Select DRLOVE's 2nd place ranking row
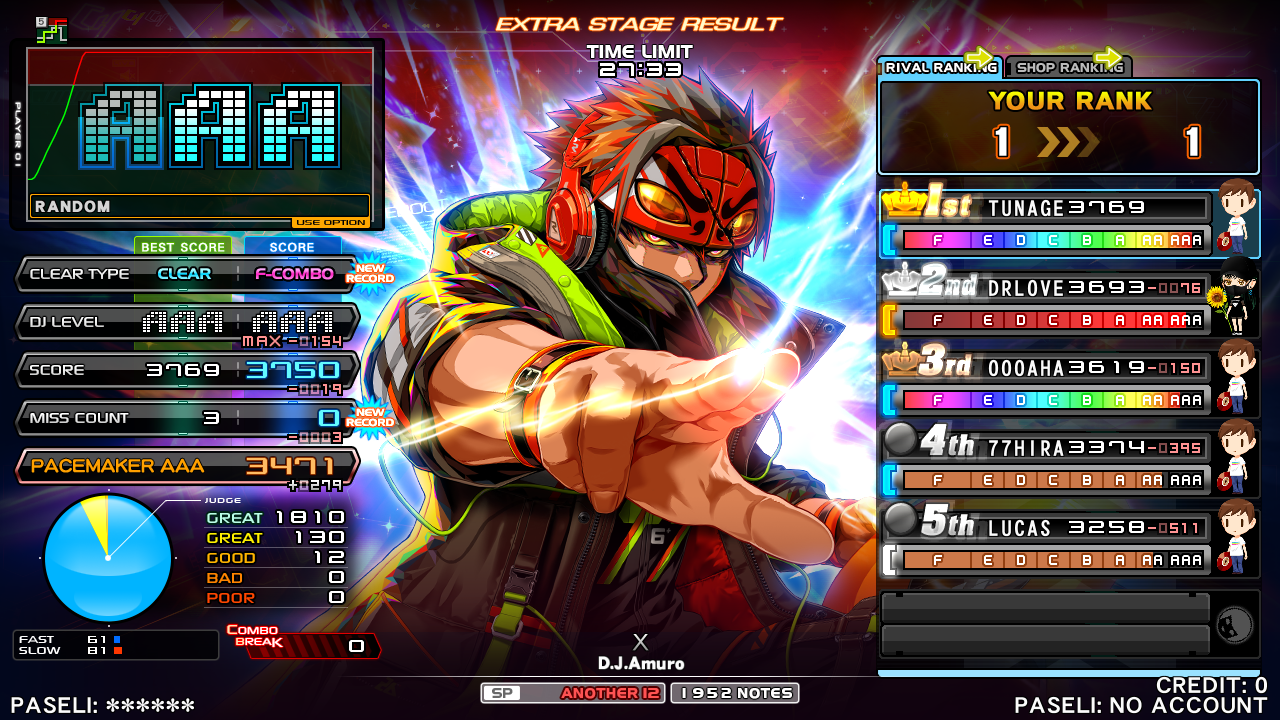This screenshot has height=720, width=1280. click(x=1045, y=303)
